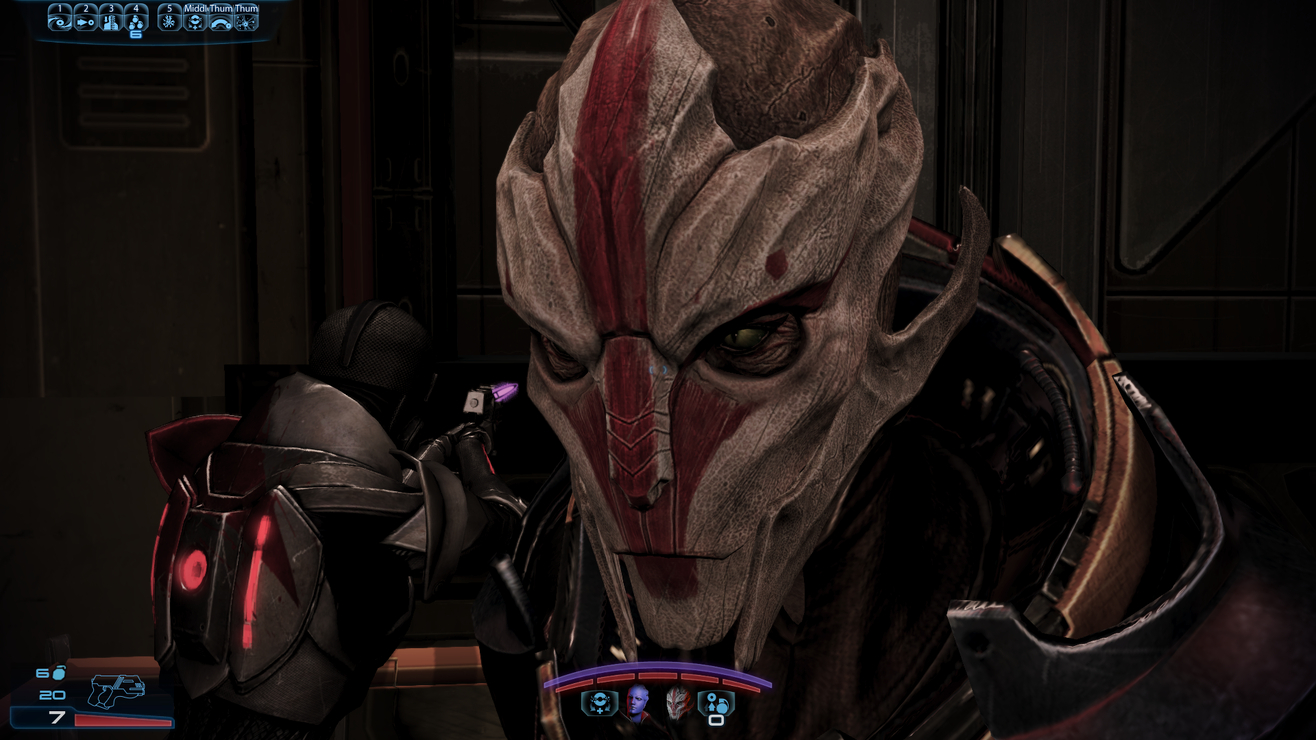The width and height of the screenshot is (1316, 740).
Task: Use the grenade power in slot 4
Action: click(x=135, y=21)
